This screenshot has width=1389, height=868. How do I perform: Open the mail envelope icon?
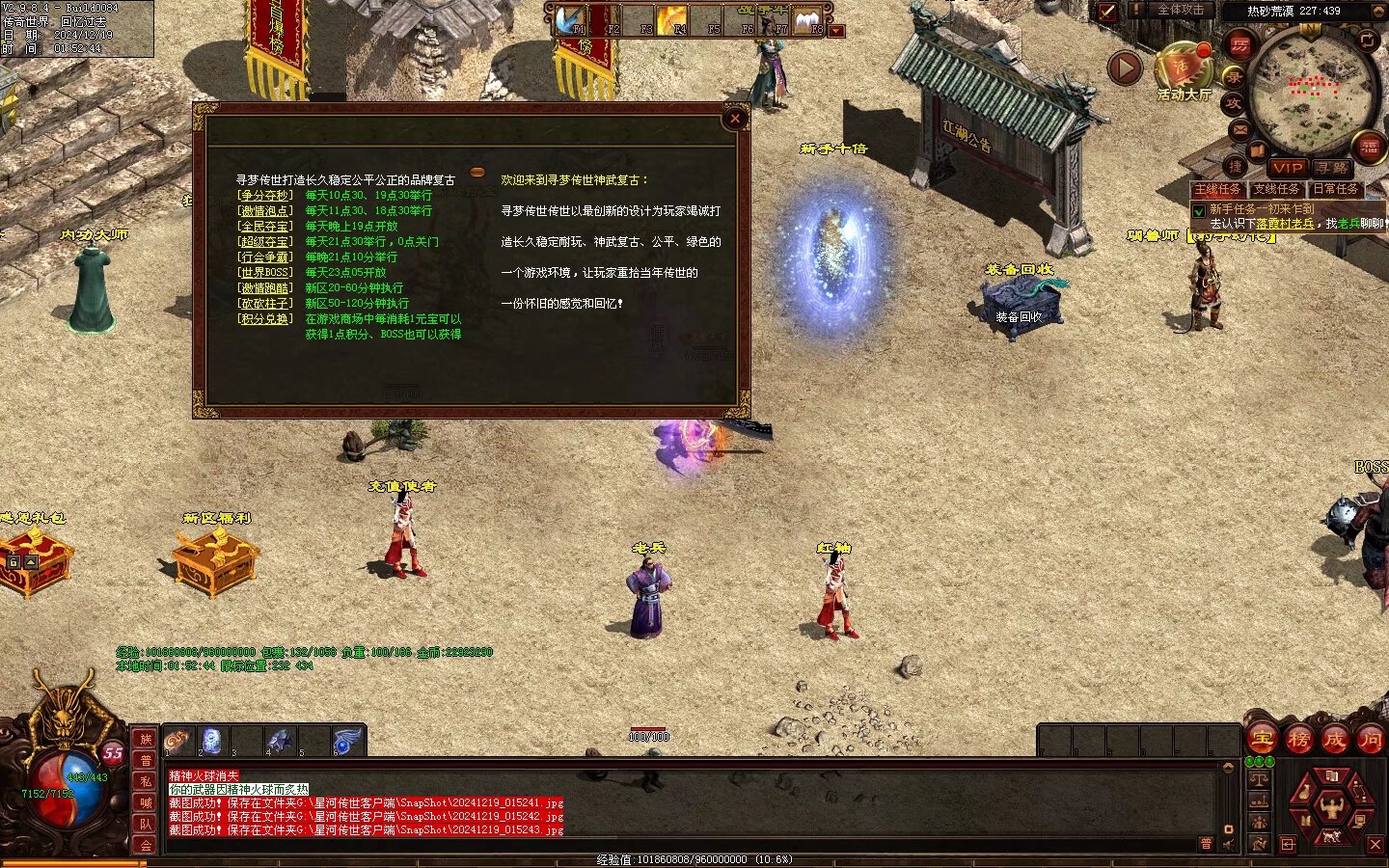[1240, 129]
